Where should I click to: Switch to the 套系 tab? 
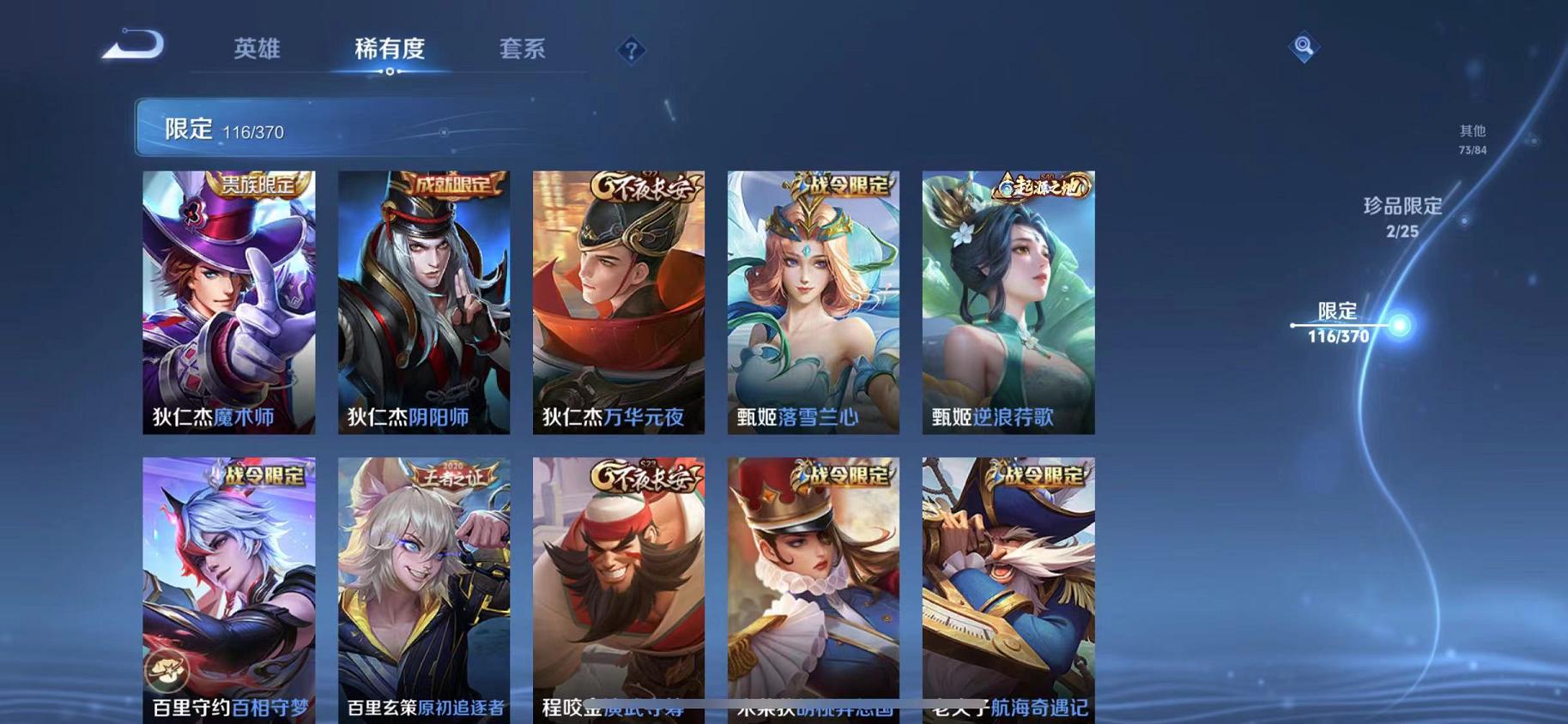pyautogui.click(x=522, y=49)
